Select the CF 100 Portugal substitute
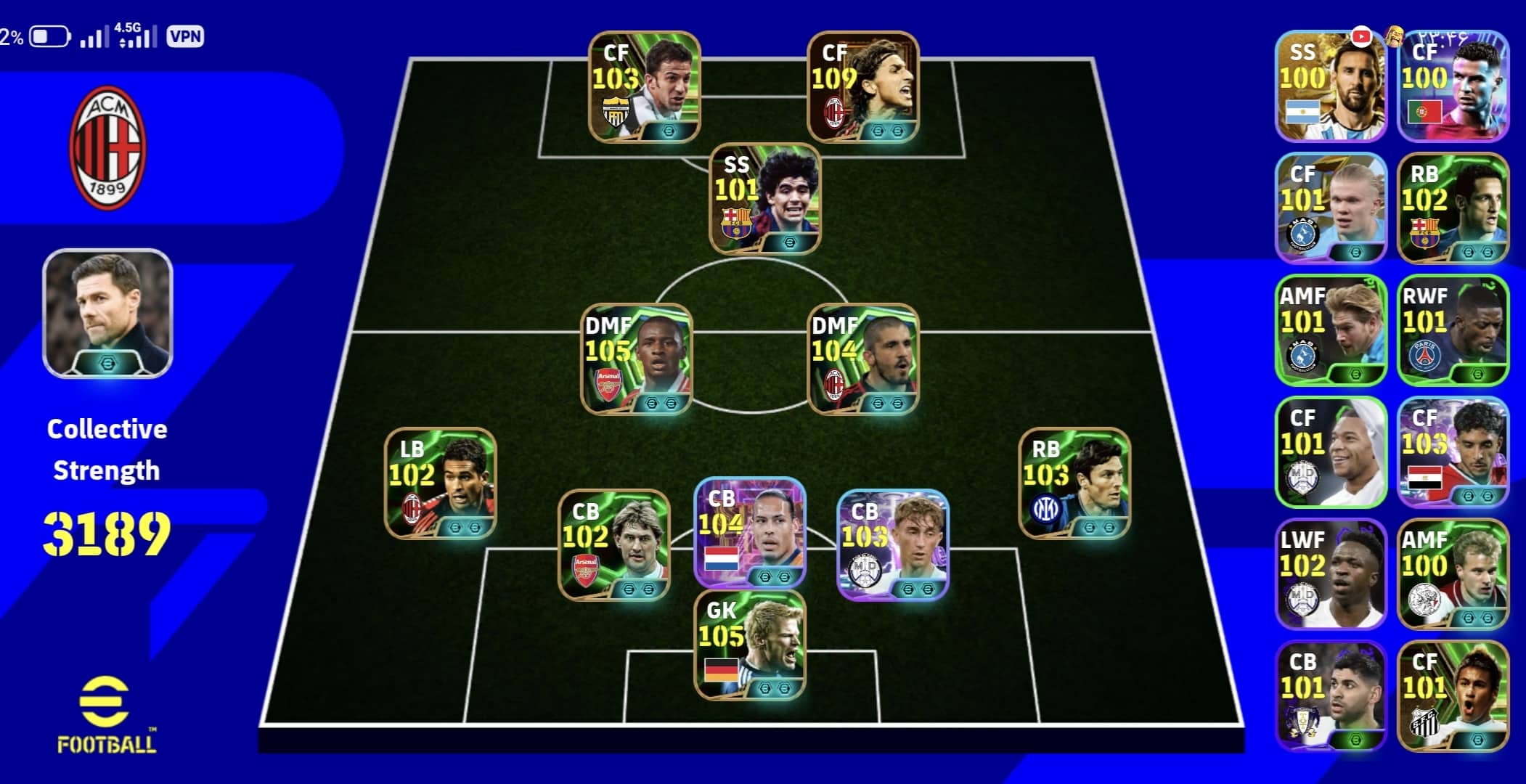 click(1452, 86)
